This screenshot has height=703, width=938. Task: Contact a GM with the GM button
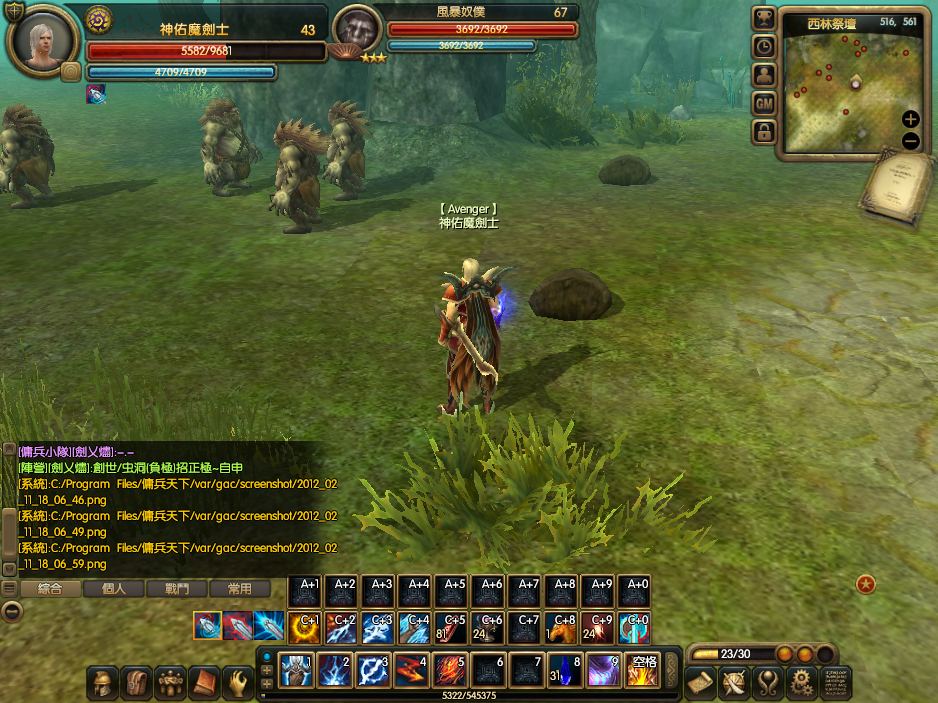(x=764, y=103)
